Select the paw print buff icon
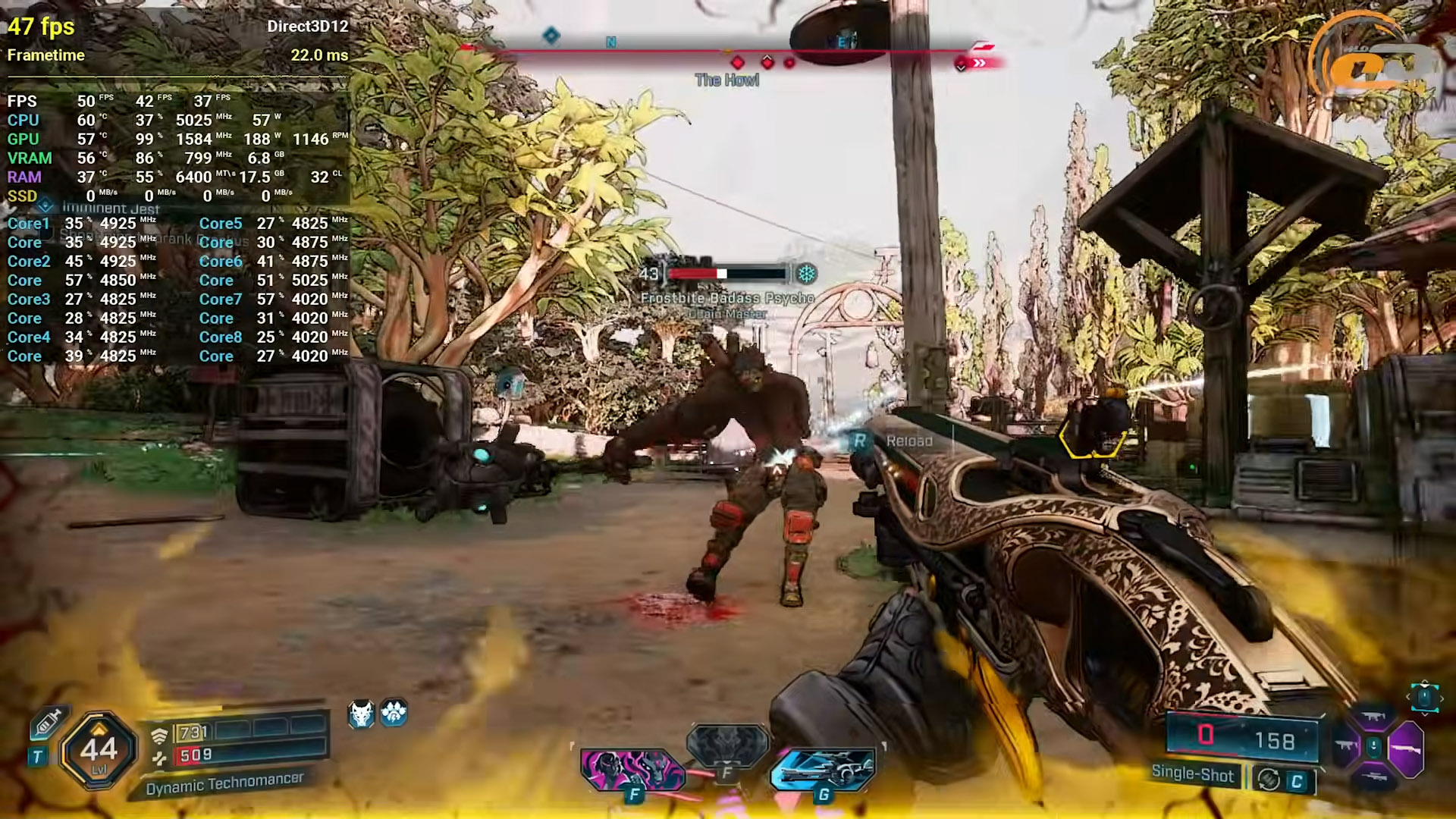Screen dimensions: 1456x819 tap(394, 713)
